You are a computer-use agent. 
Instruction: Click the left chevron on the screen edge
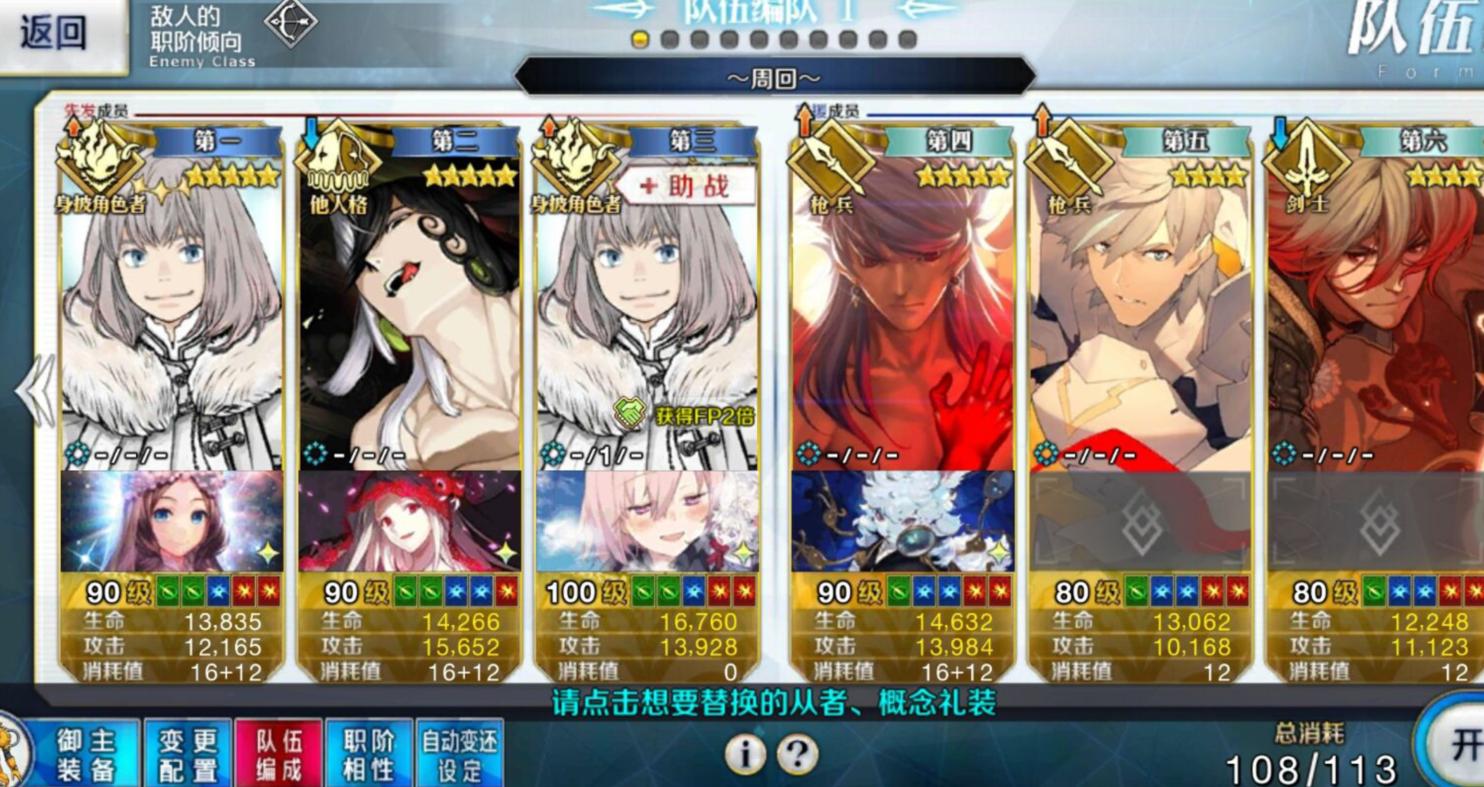click(x=34, y=389)
